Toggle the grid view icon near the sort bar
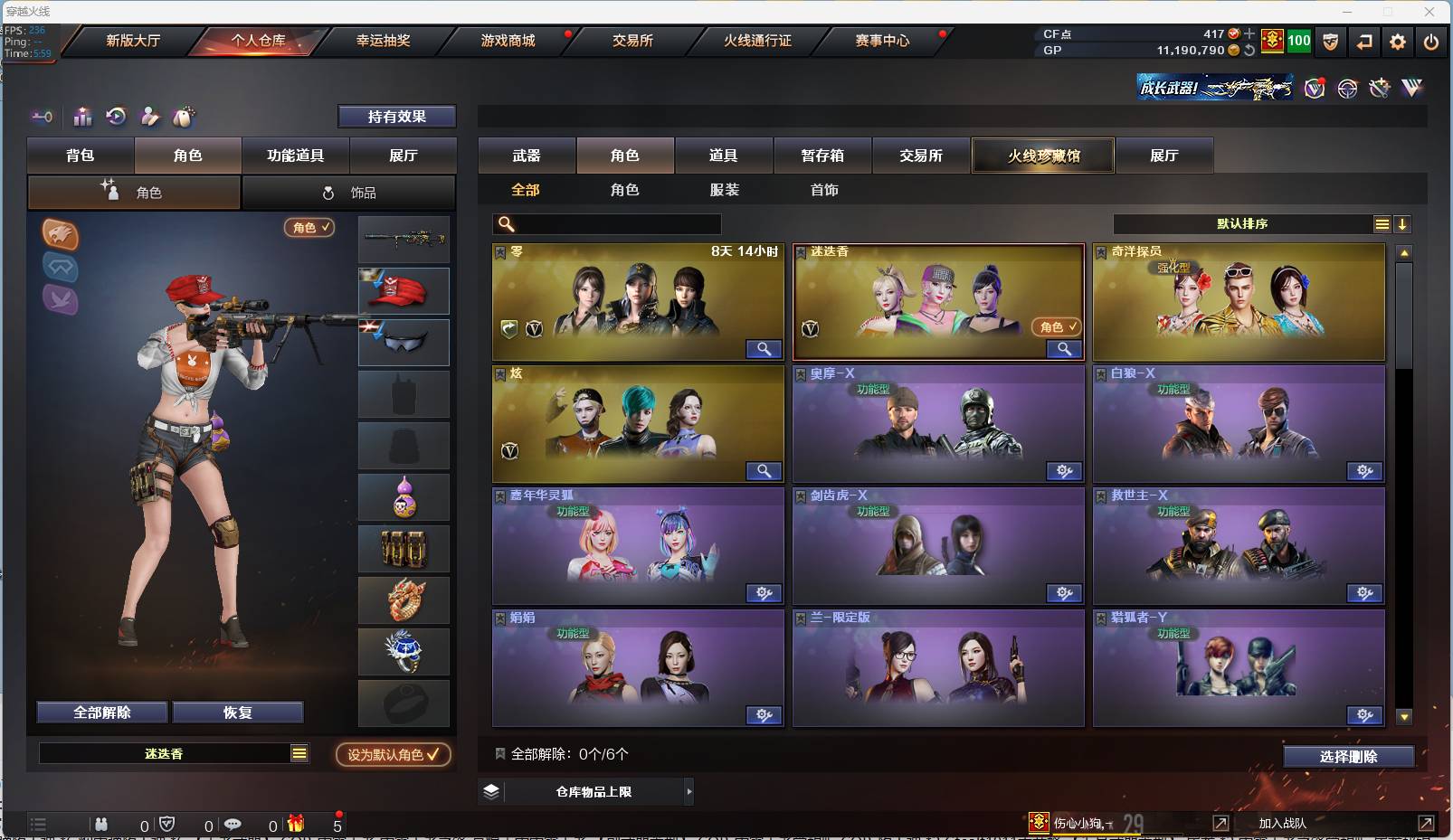 1382,223
